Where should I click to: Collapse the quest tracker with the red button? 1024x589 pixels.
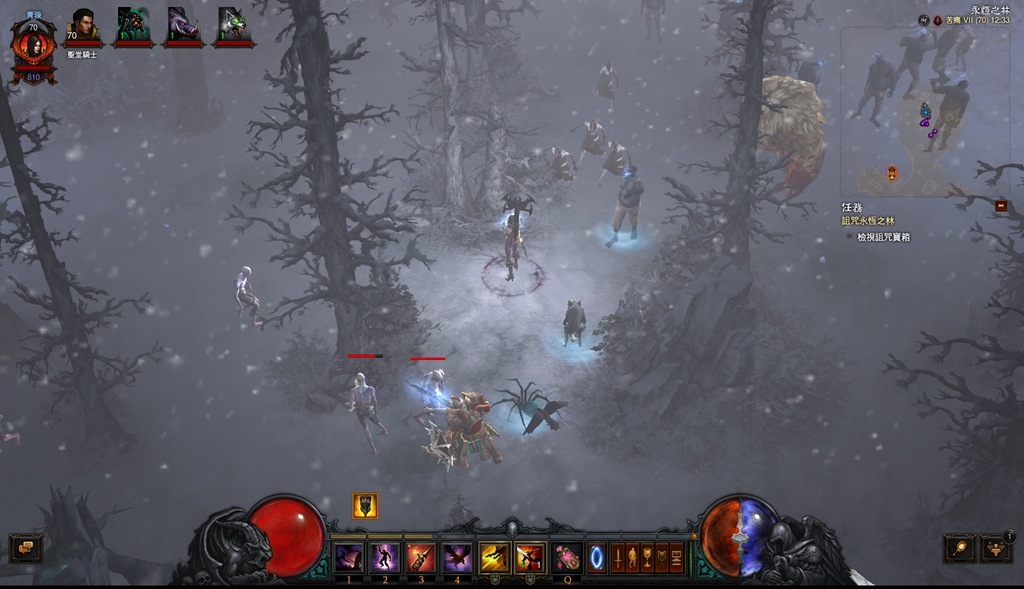coord(1001,206)
